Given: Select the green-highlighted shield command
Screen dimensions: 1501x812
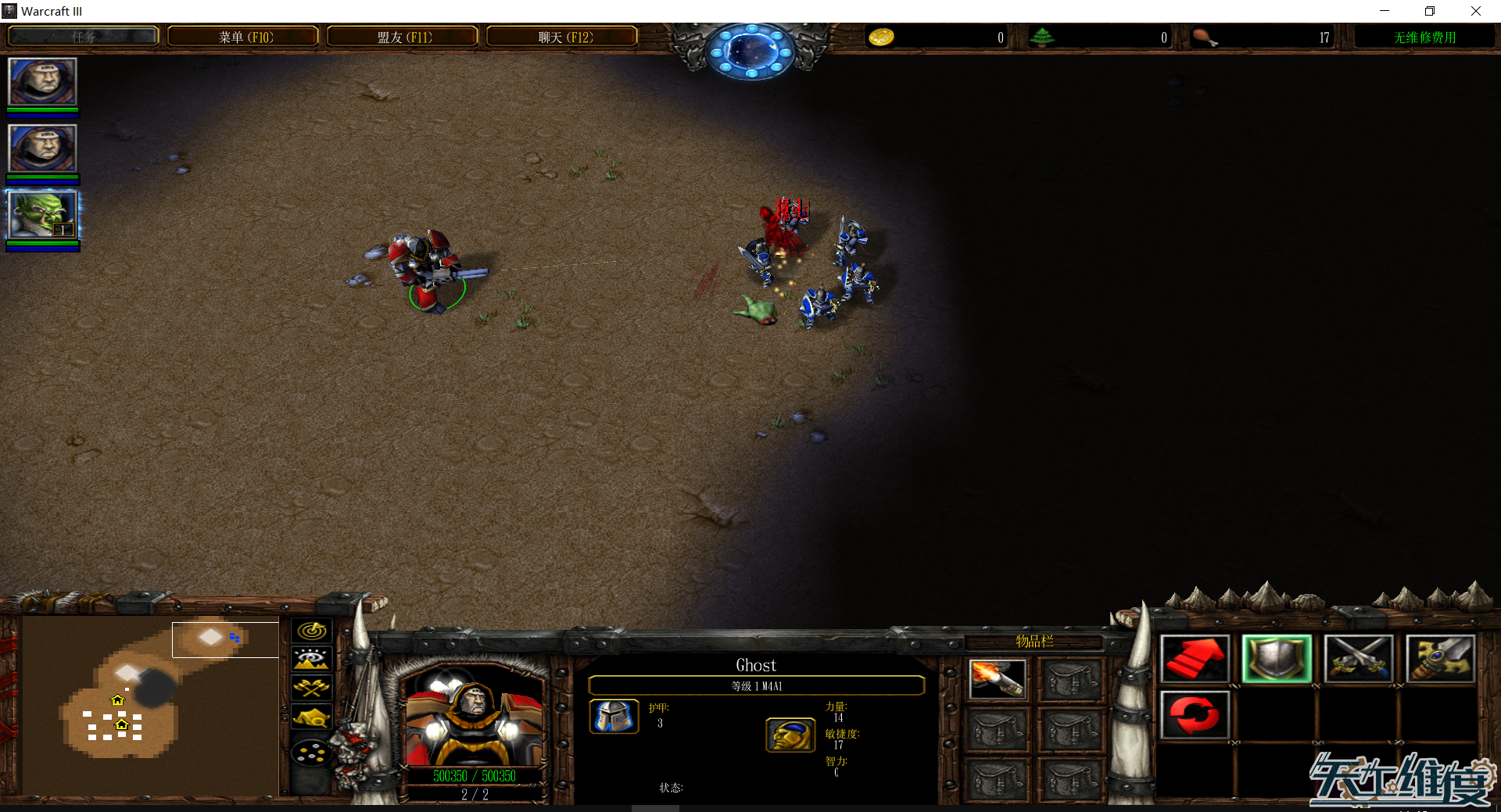Looking at the screenshot, I should pos(1276,659).
